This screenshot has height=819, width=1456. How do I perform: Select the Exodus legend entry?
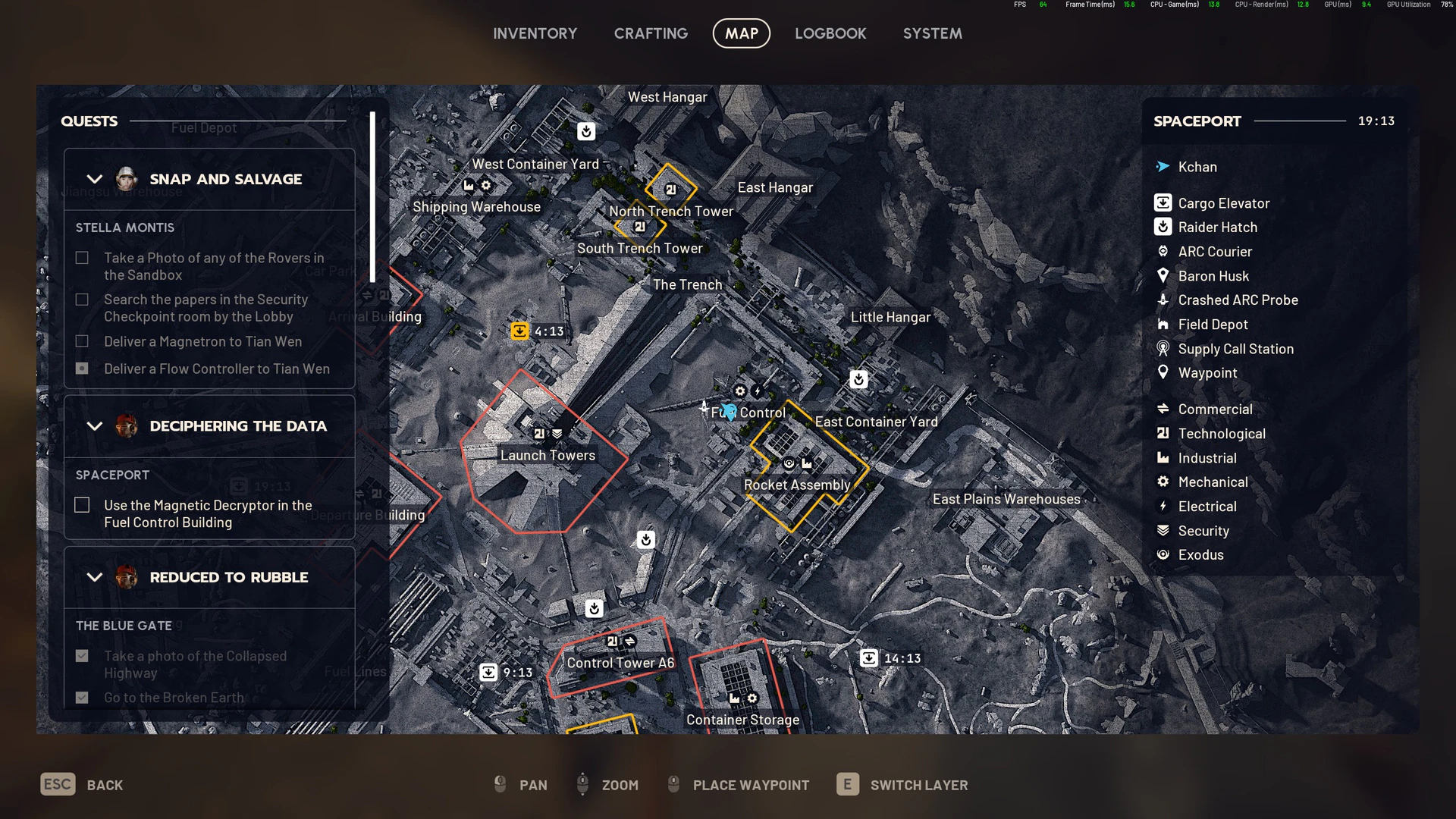[1200, 555]
